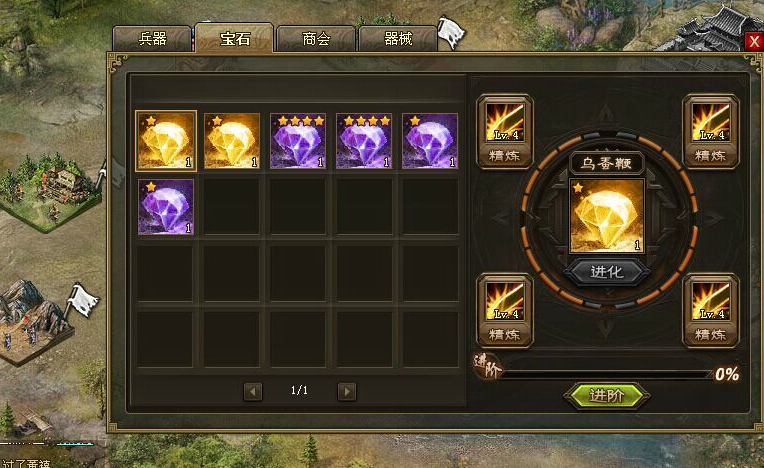Switch to the 兵器 tab

[x=153, y=39]
